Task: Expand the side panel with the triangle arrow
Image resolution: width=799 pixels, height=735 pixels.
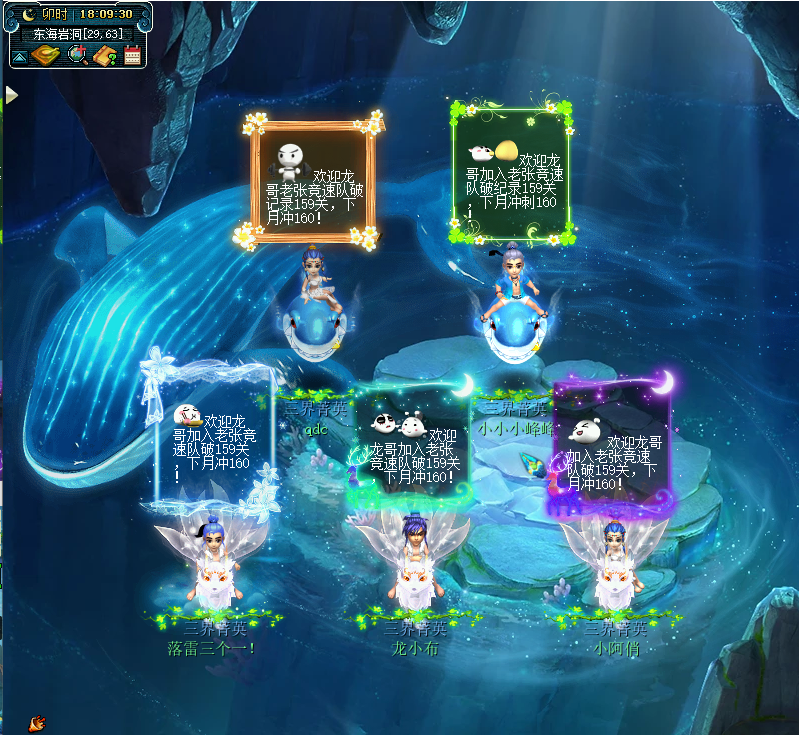Action: (12, 95)
